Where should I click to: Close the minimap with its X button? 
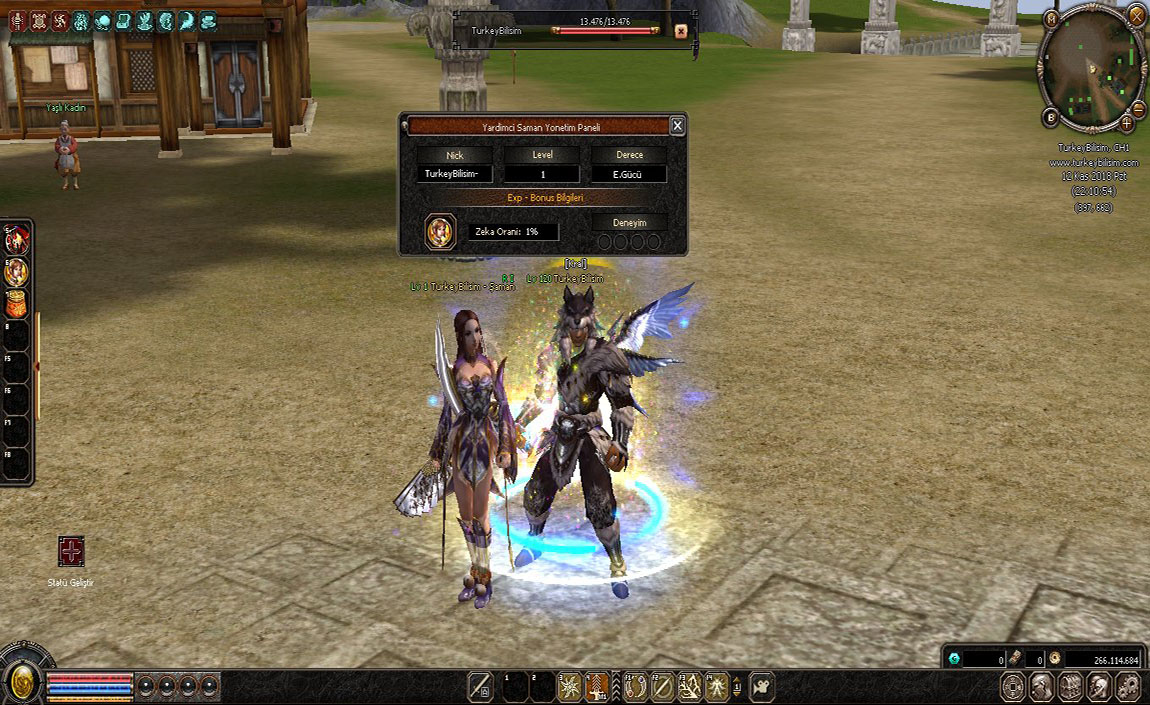[1136, 14]
